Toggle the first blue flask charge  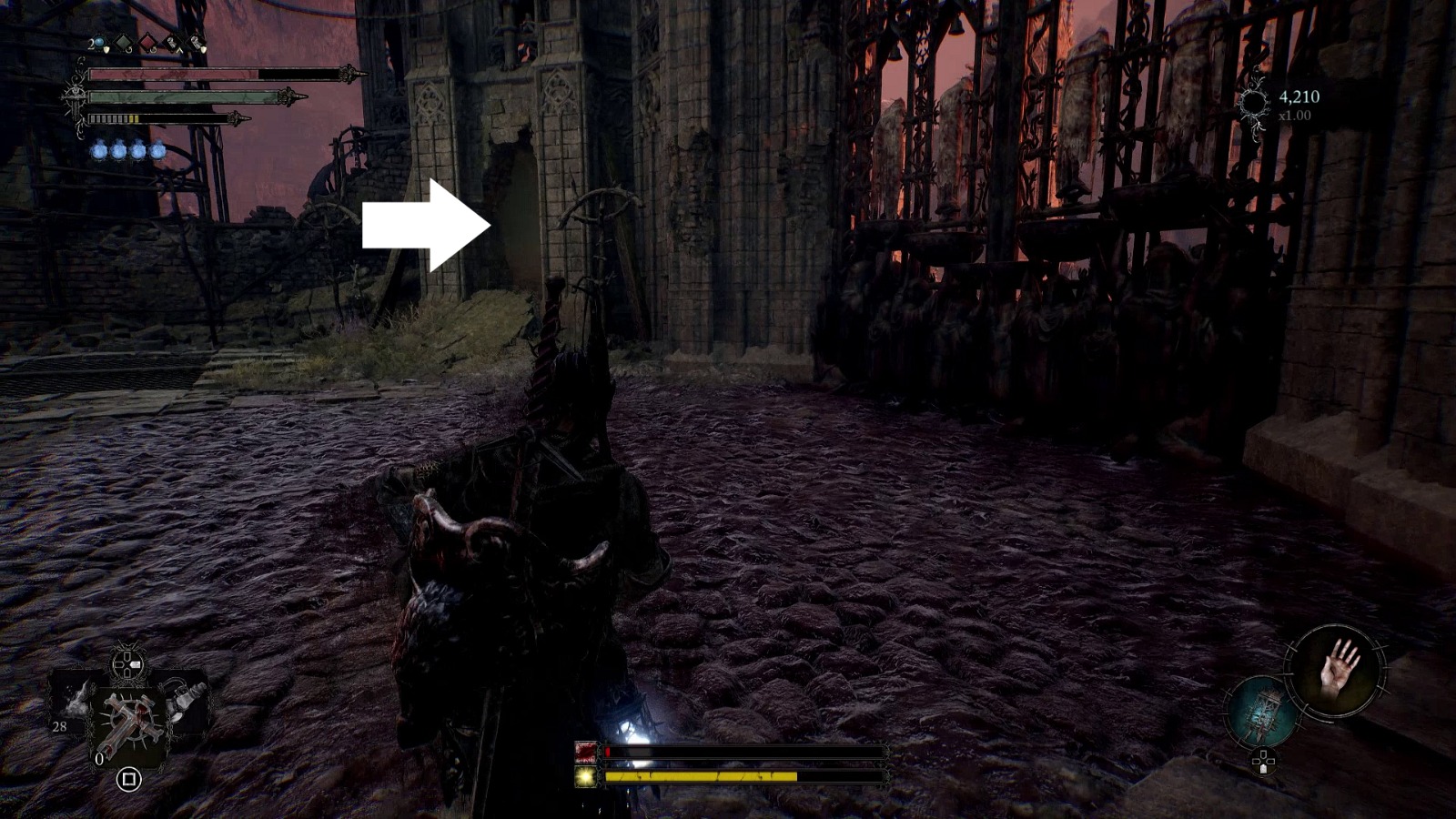pyautogui.click(x=99, y=150)
